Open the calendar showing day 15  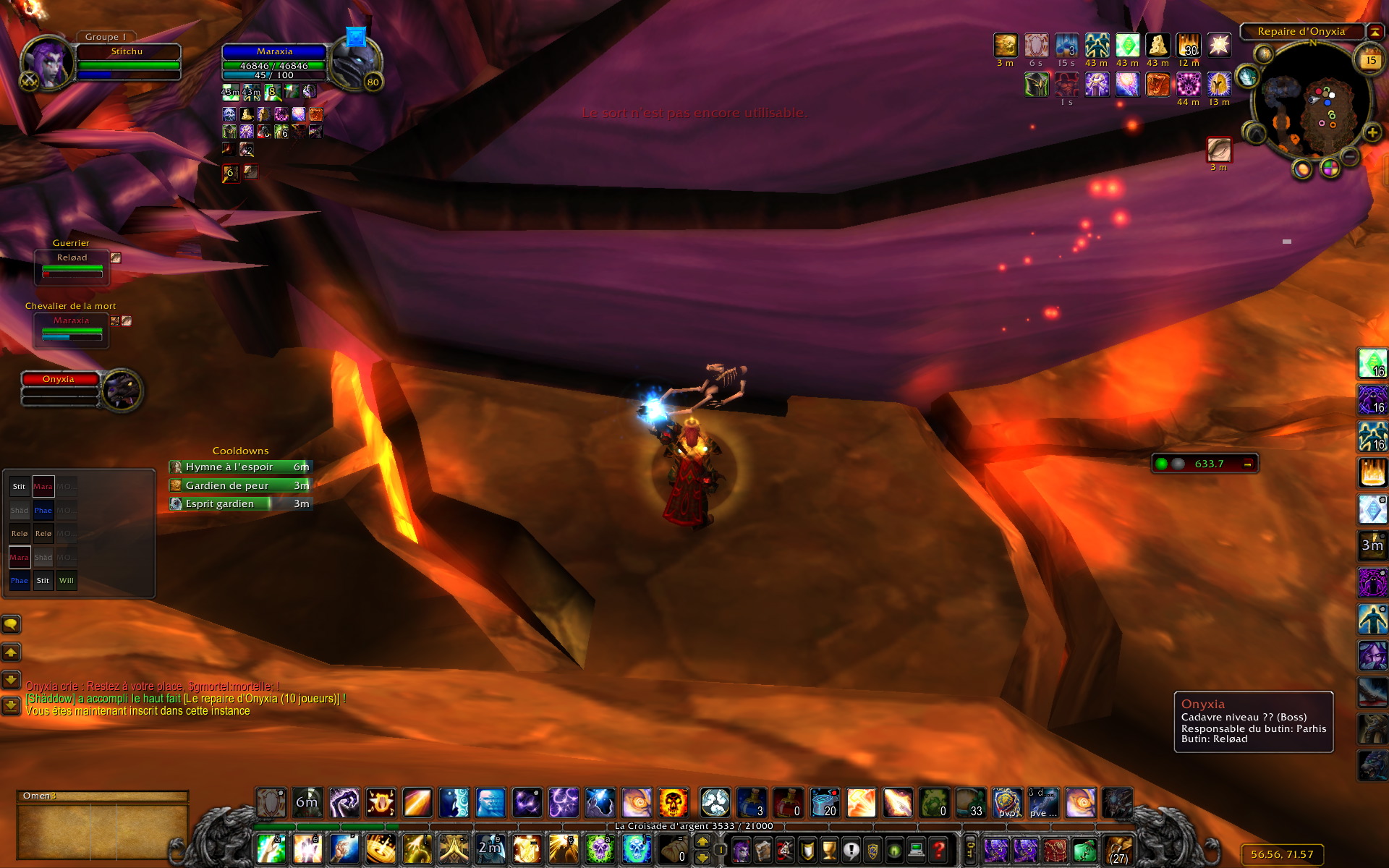pyautogui.click(x=1370, y=60)
